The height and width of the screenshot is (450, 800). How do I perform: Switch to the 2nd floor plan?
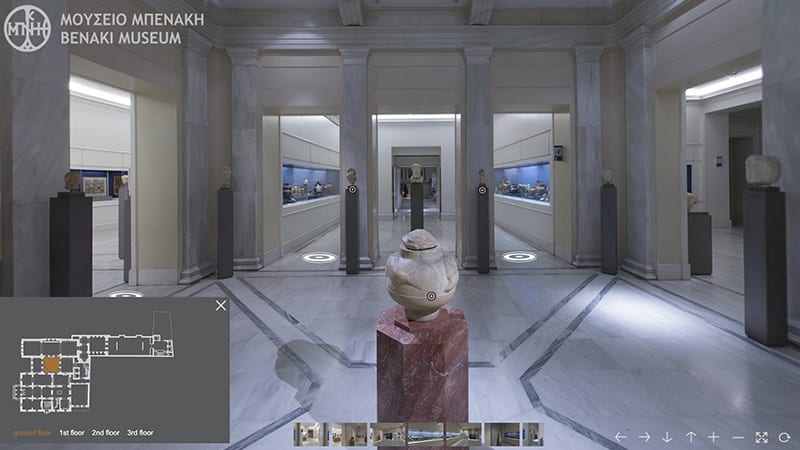105,433
